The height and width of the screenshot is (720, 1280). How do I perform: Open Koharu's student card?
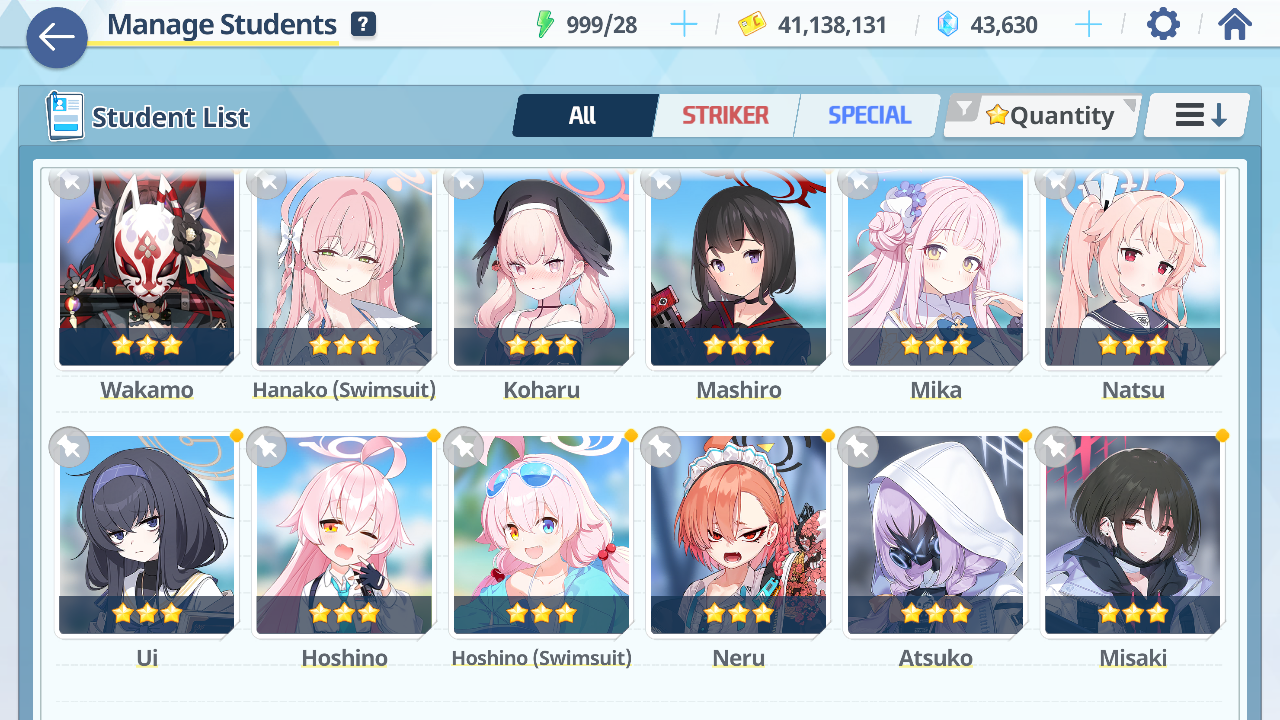[x=541, y=270]
